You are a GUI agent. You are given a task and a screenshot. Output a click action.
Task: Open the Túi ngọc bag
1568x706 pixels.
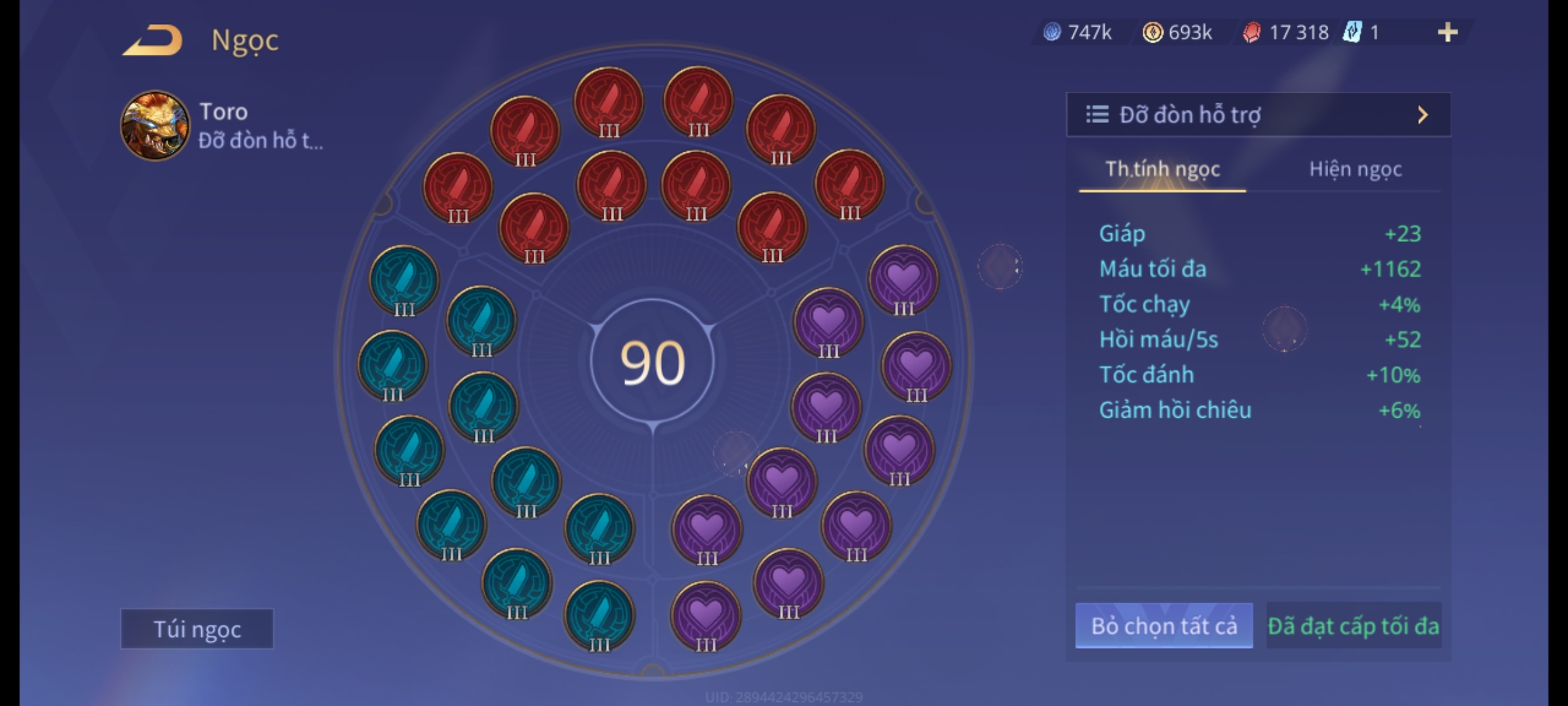coord(197,629)
